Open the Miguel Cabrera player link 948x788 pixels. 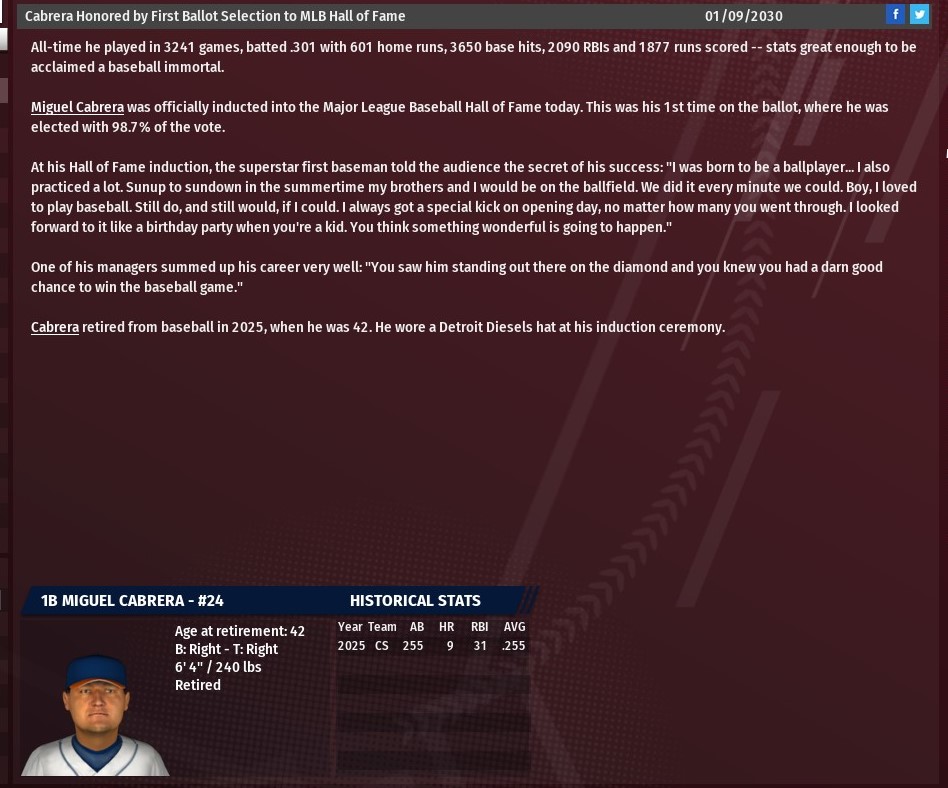point(77,107)
